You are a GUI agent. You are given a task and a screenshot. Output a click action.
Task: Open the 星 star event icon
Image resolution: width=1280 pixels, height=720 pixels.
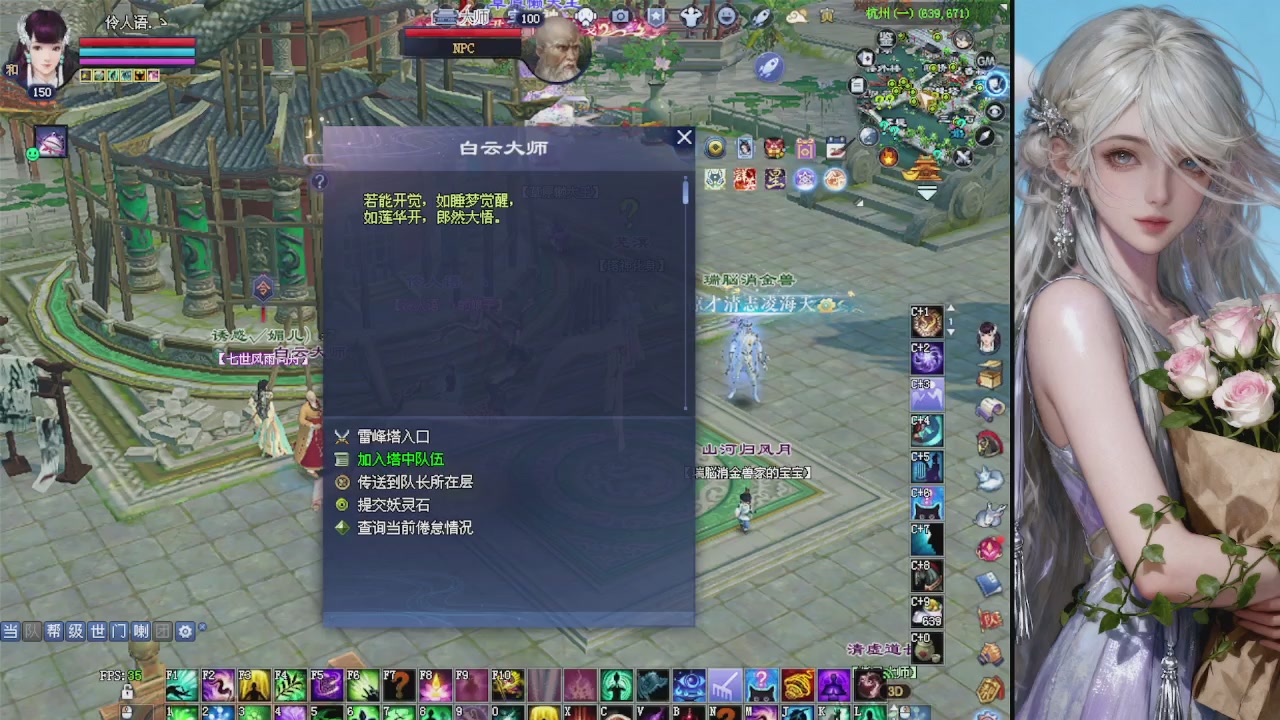[x=775, y=178]
